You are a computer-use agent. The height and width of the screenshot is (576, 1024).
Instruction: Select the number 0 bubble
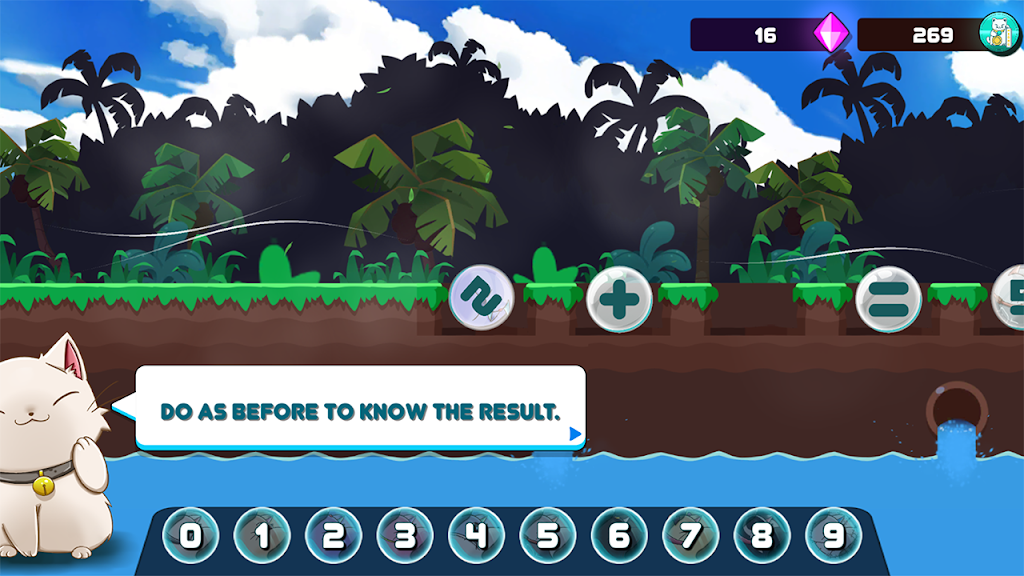click(191, 537)
